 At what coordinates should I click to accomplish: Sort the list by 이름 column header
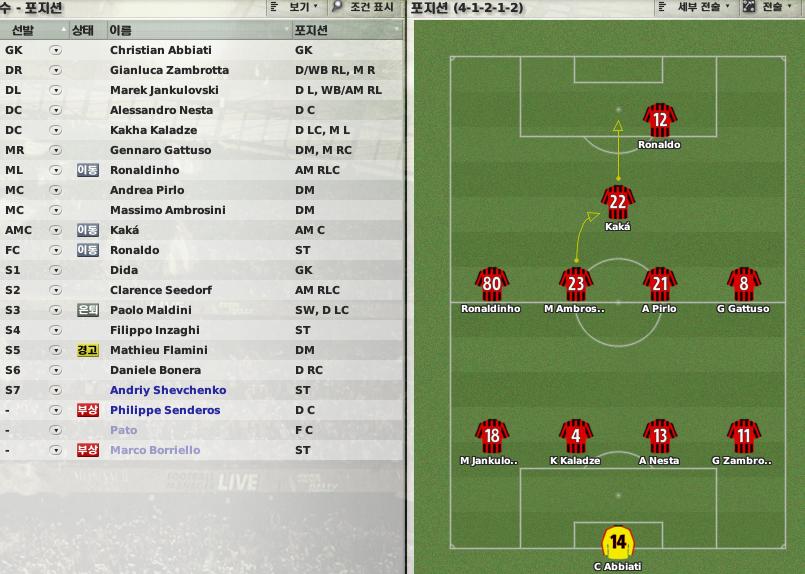[x=120, y=30]
